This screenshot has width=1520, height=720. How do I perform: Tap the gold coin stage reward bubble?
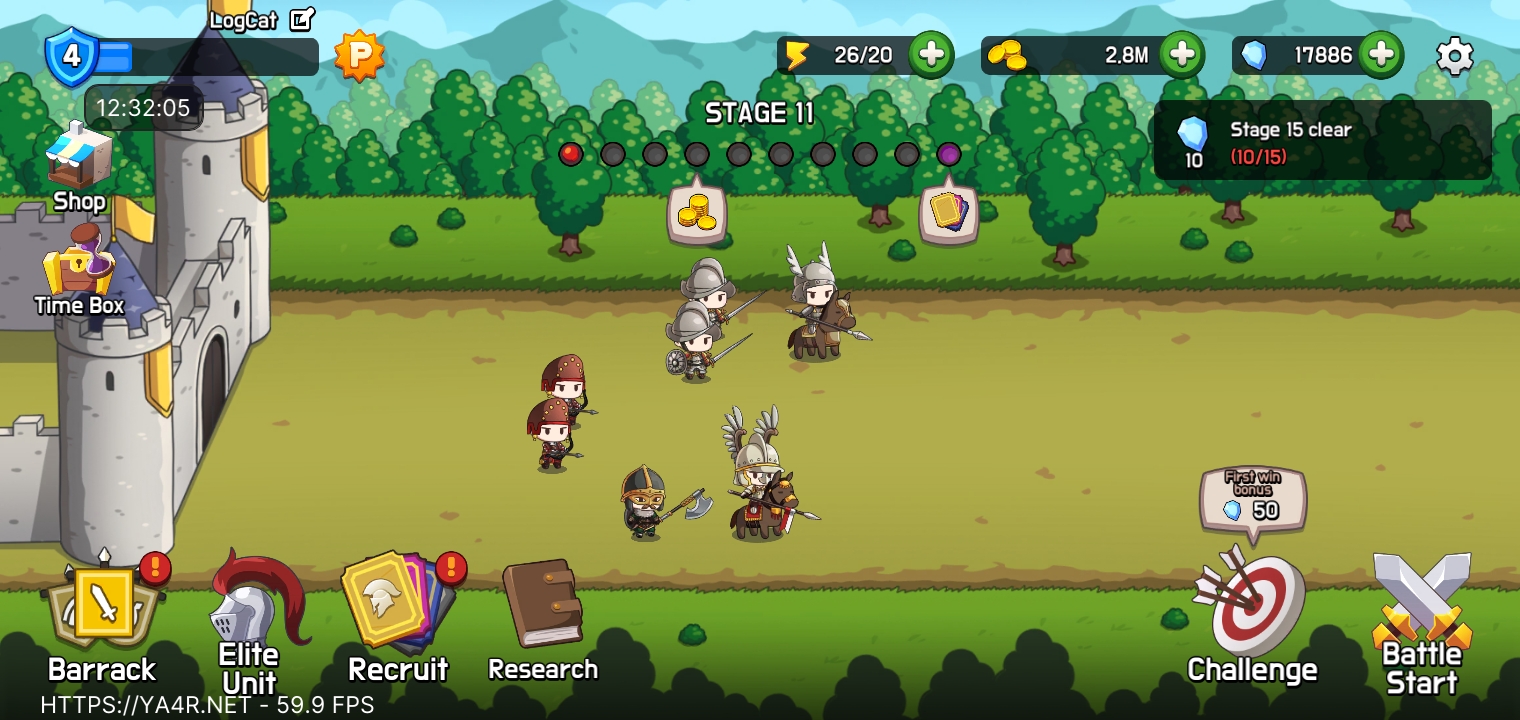point(697,213)
